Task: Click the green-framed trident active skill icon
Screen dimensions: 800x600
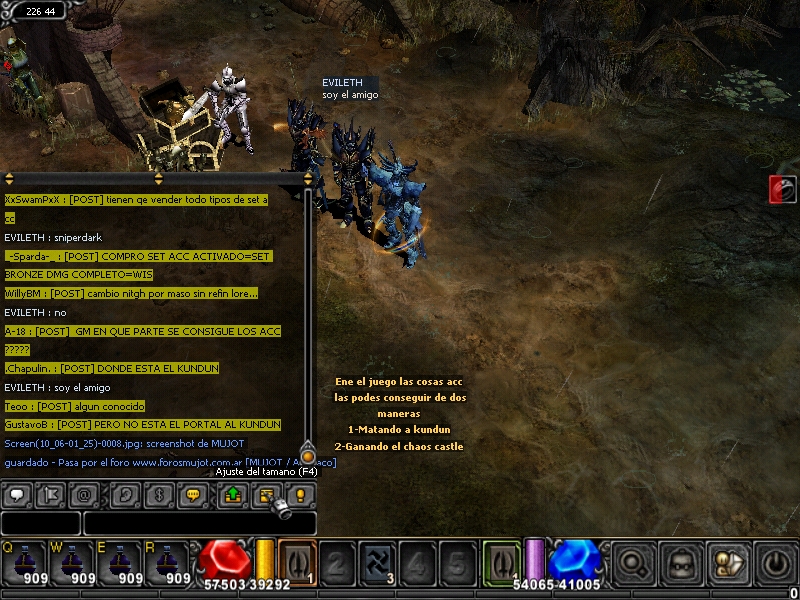Action: 502,561
